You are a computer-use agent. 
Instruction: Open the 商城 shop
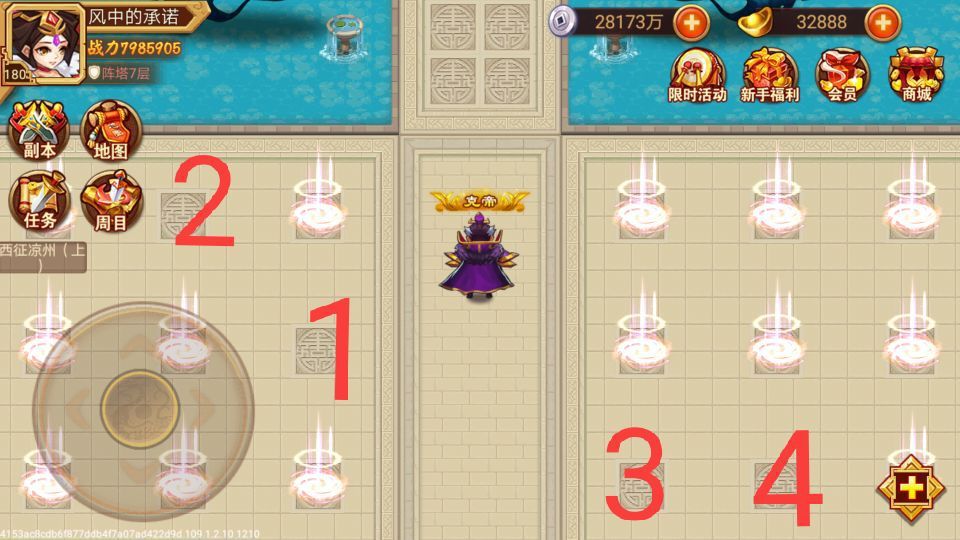916,75
